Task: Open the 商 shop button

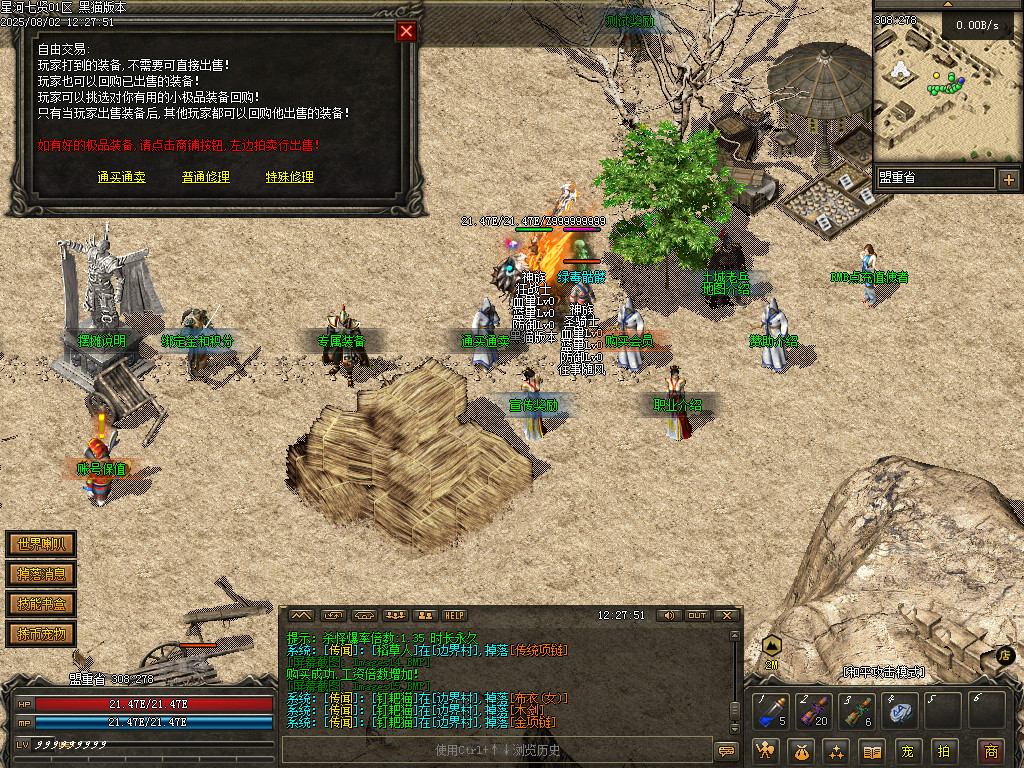Action: (x=991, y=751)
